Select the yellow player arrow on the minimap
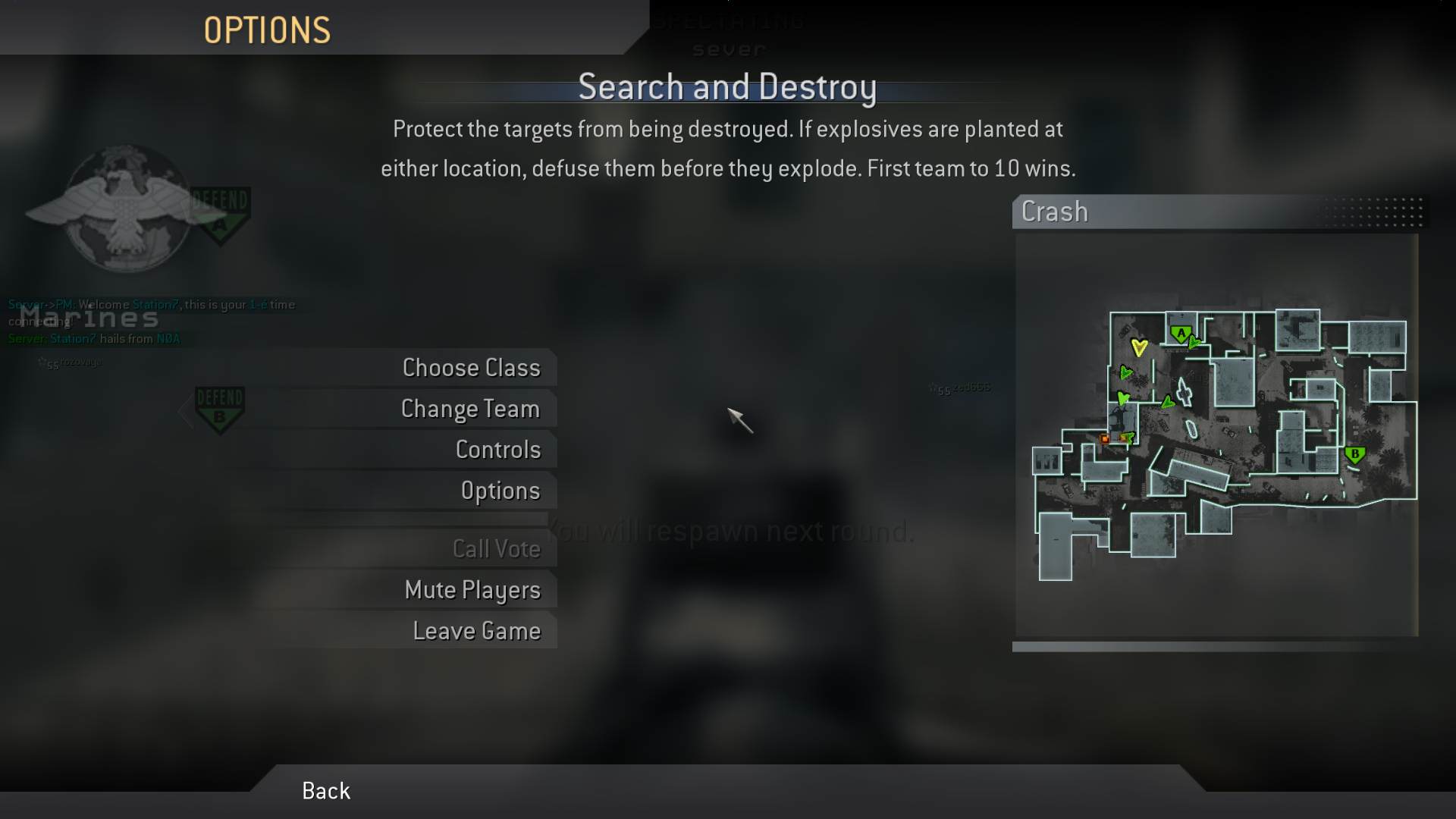This screenshot has height=819, width=1456. [x=1138, y=346]
